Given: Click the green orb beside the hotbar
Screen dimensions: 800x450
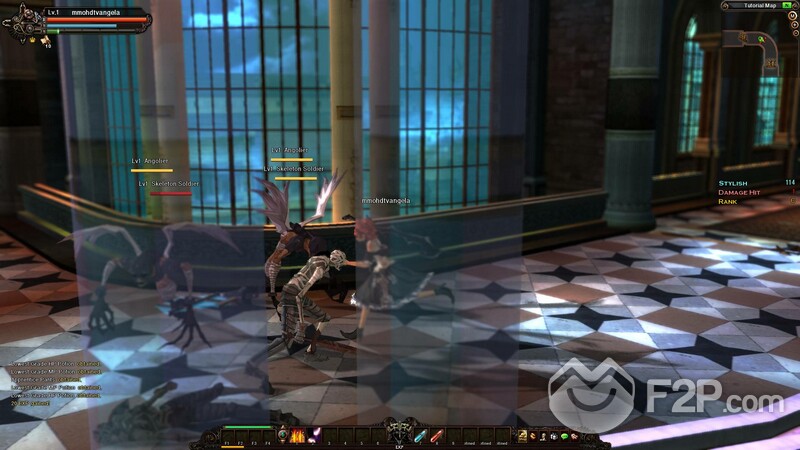Looking at the screenshot, I should (x=282, y=434).
